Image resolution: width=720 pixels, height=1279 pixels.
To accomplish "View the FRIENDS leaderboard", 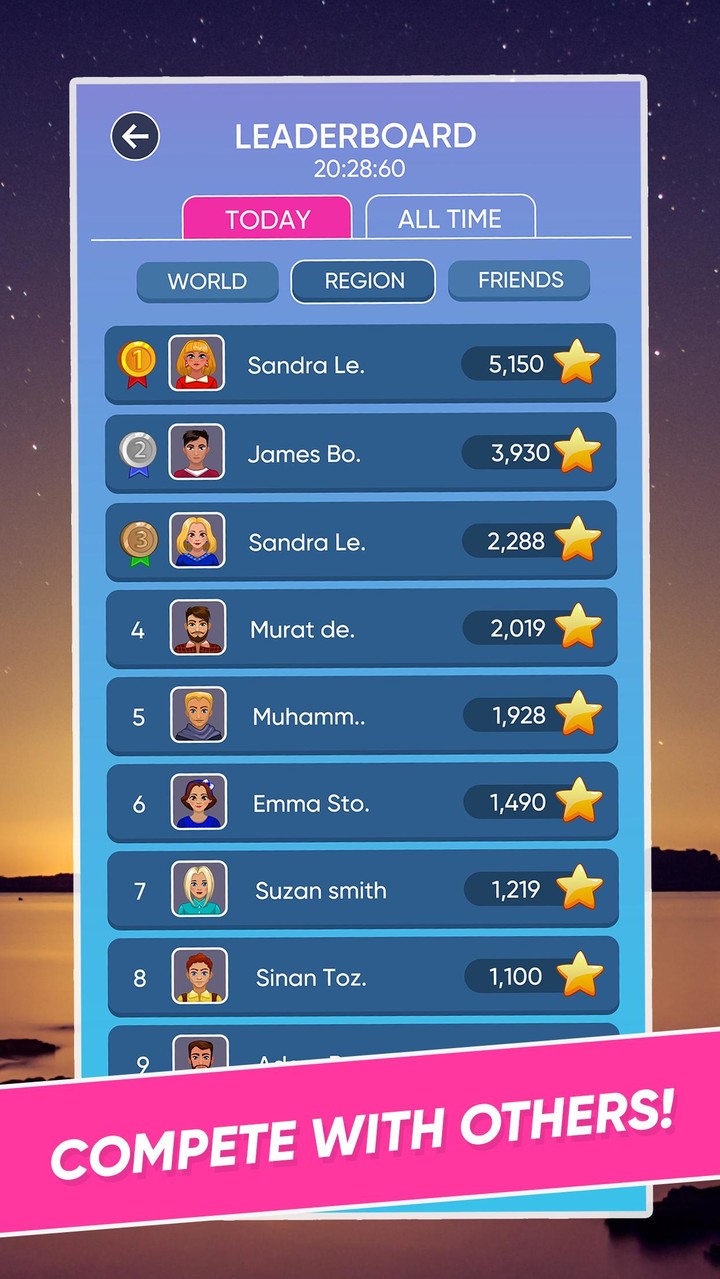I will pyautogui.click(x=520, y=280).
